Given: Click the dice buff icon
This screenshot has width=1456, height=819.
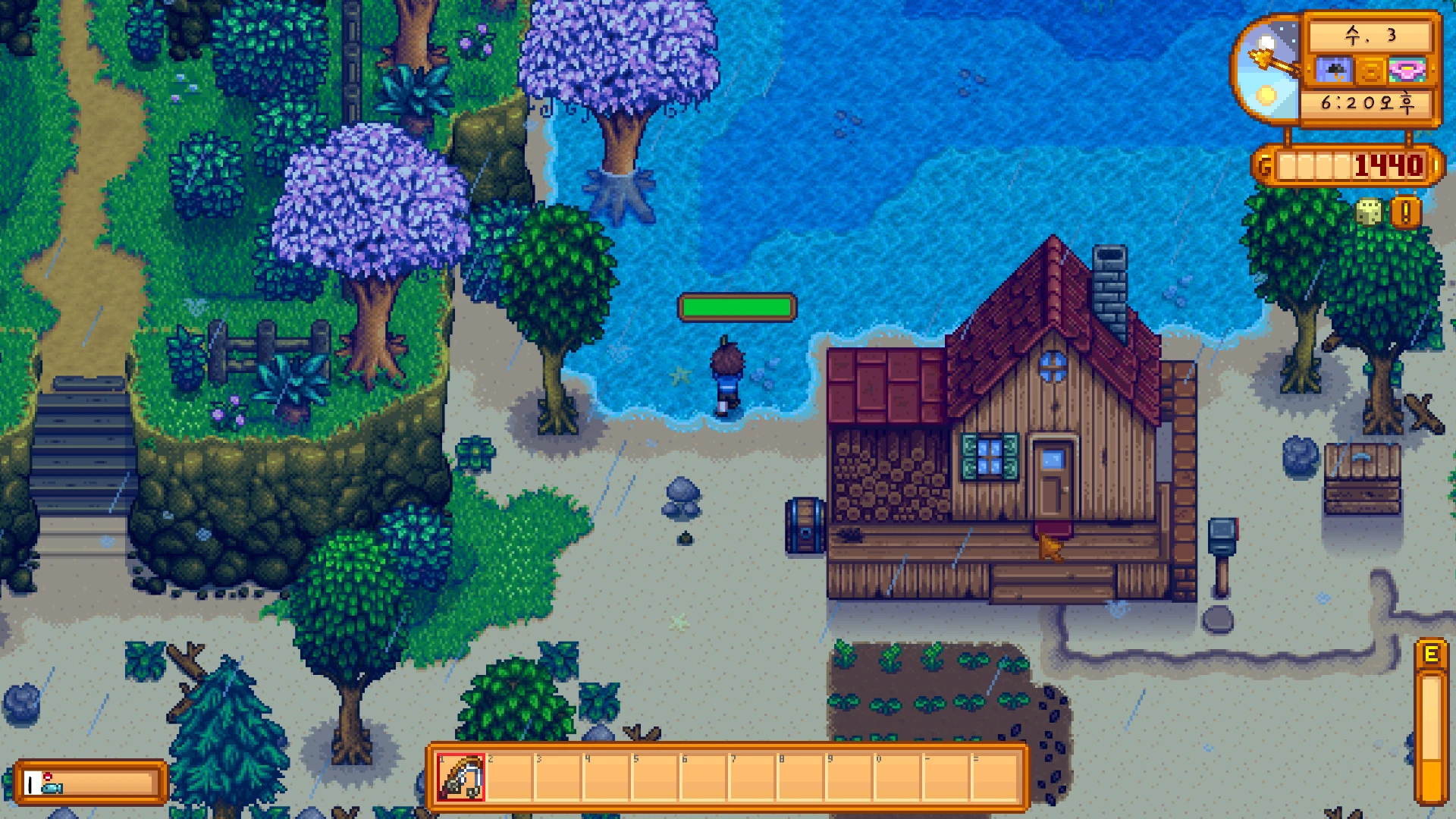Looking at the screenshot, I should (x=1369, y=212).
